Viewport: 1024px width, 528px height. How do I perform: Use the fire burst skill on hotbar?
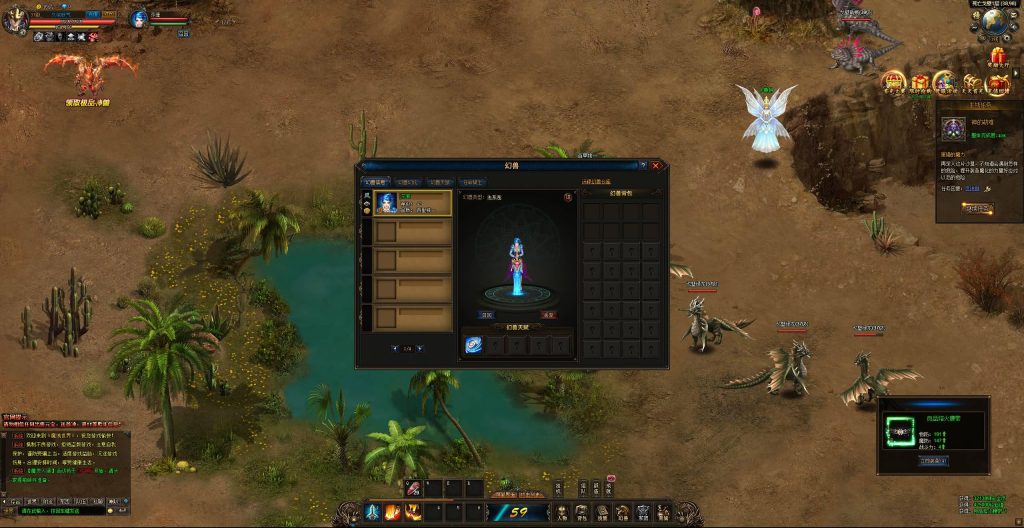click(x=391, y=513)
